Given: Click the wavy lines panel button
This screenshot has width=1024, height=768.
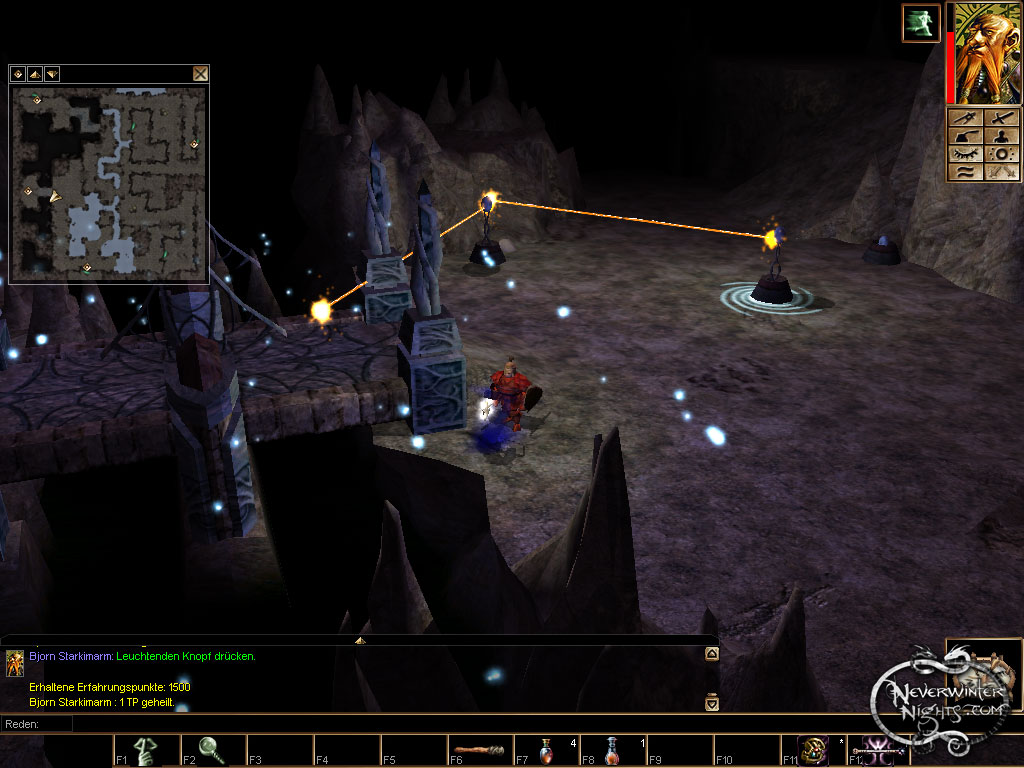Looking at the screenshot, I should point(964,172).
